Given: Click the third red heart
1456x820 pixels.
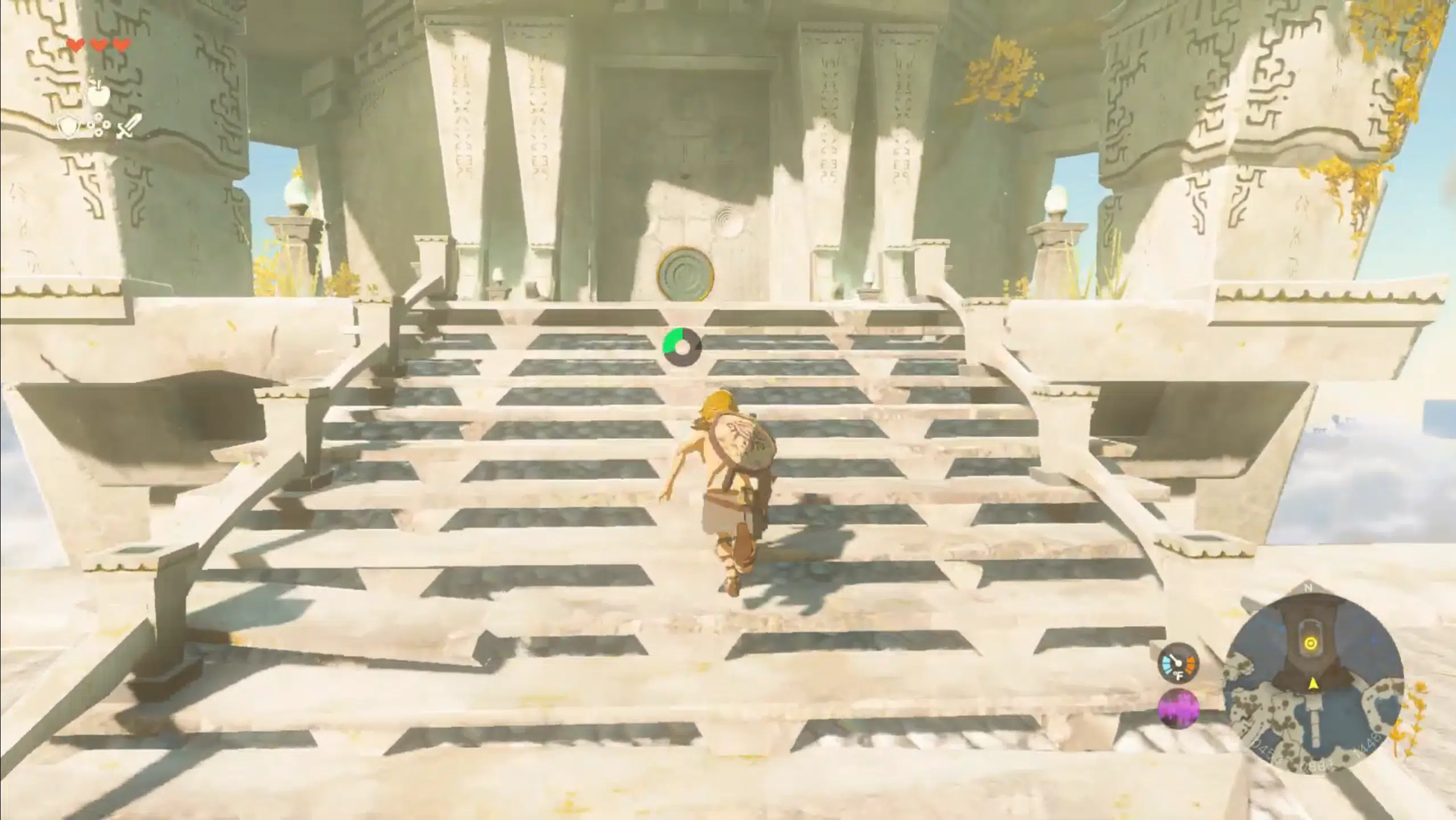Looking at the screenshot, I should tap(120, 44).
